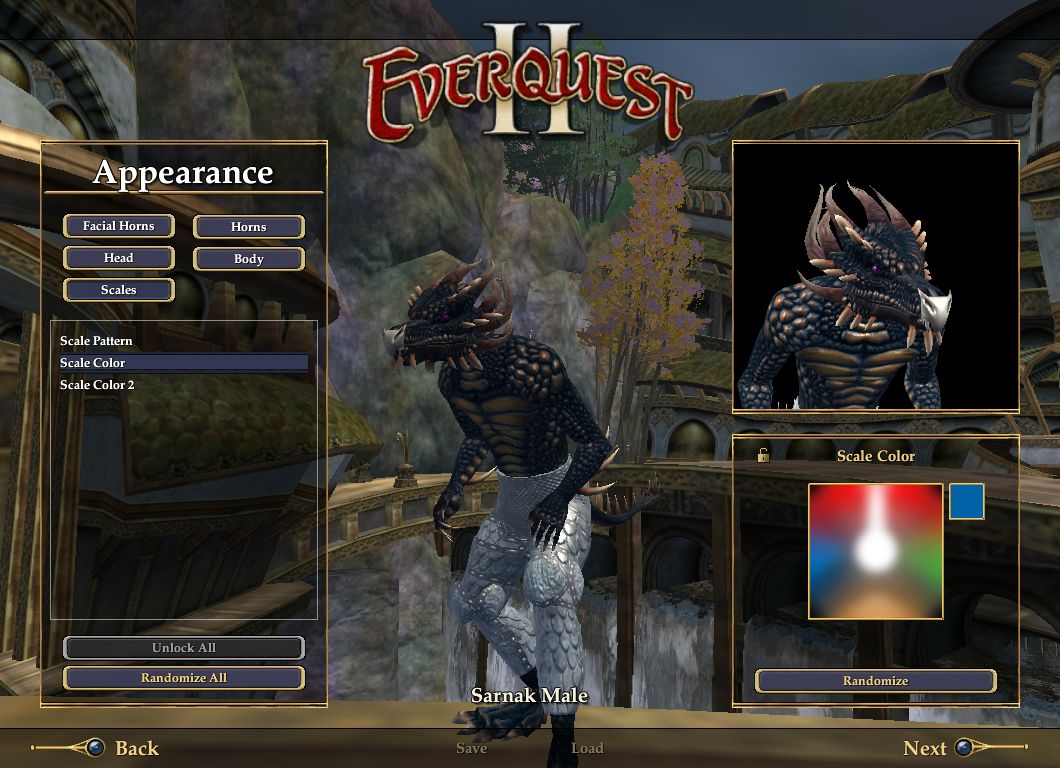
Task: Save the character appearance
Action: [471, 748]
